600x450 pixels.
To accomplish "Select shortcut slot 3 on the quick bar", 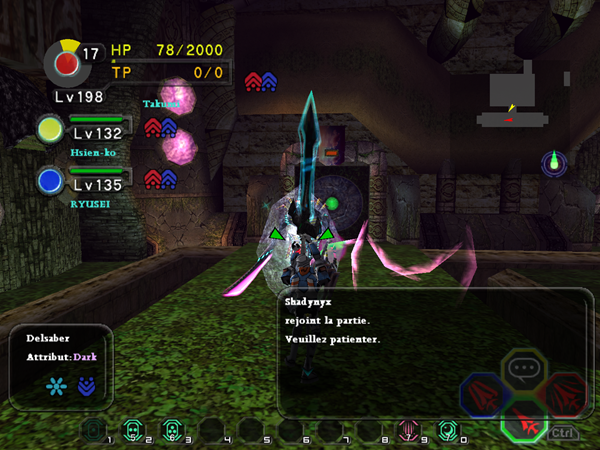I will click(171, 431).
